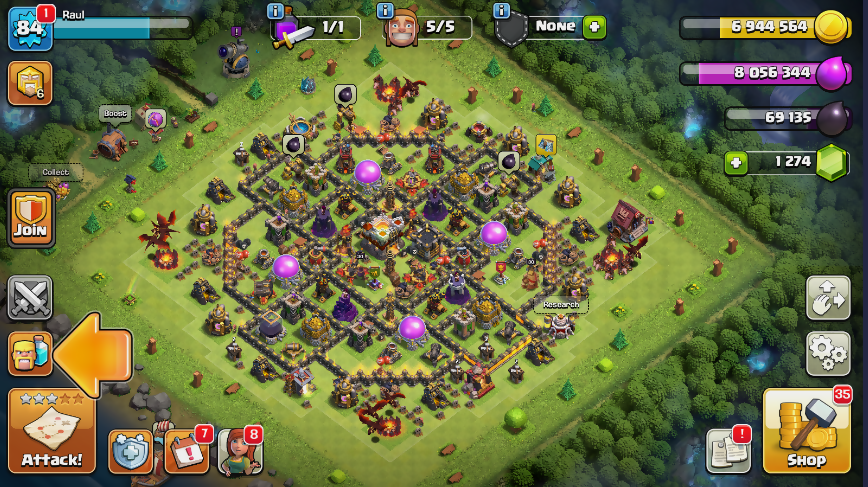Screen dimensions: 868x487
Task: Open the barbarian and potion army button
Action: 30,353
